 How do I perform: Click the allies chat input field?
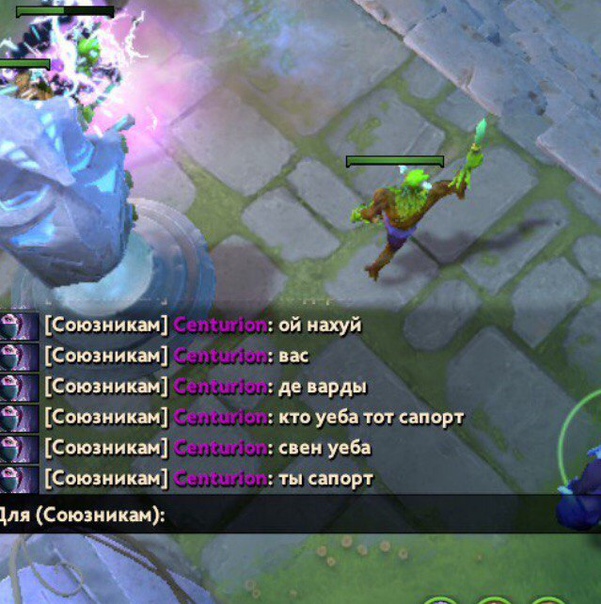pyautogui.click(x=350, y=516)
